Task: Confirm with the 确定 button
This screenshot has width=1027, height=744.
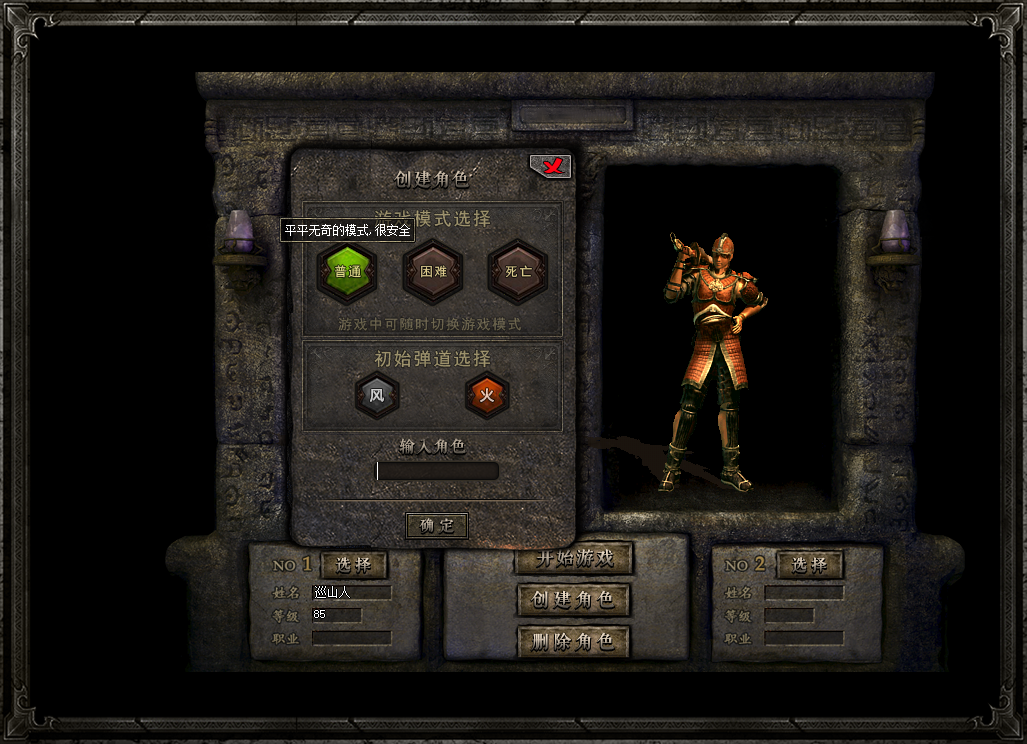Action: 437,525
